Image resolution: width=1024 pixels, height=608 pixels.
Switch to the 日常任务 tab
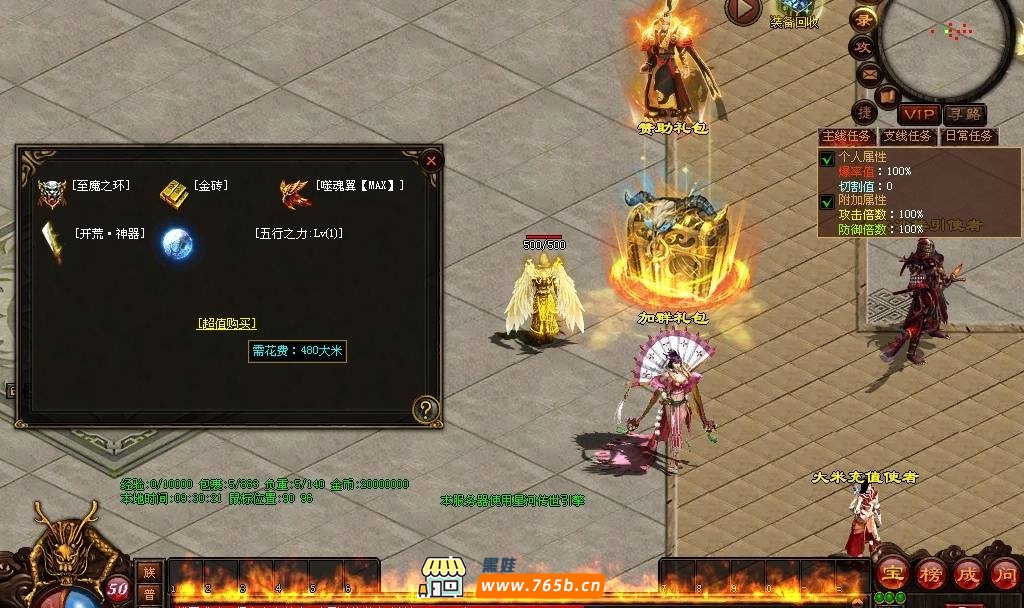point(967,136)
